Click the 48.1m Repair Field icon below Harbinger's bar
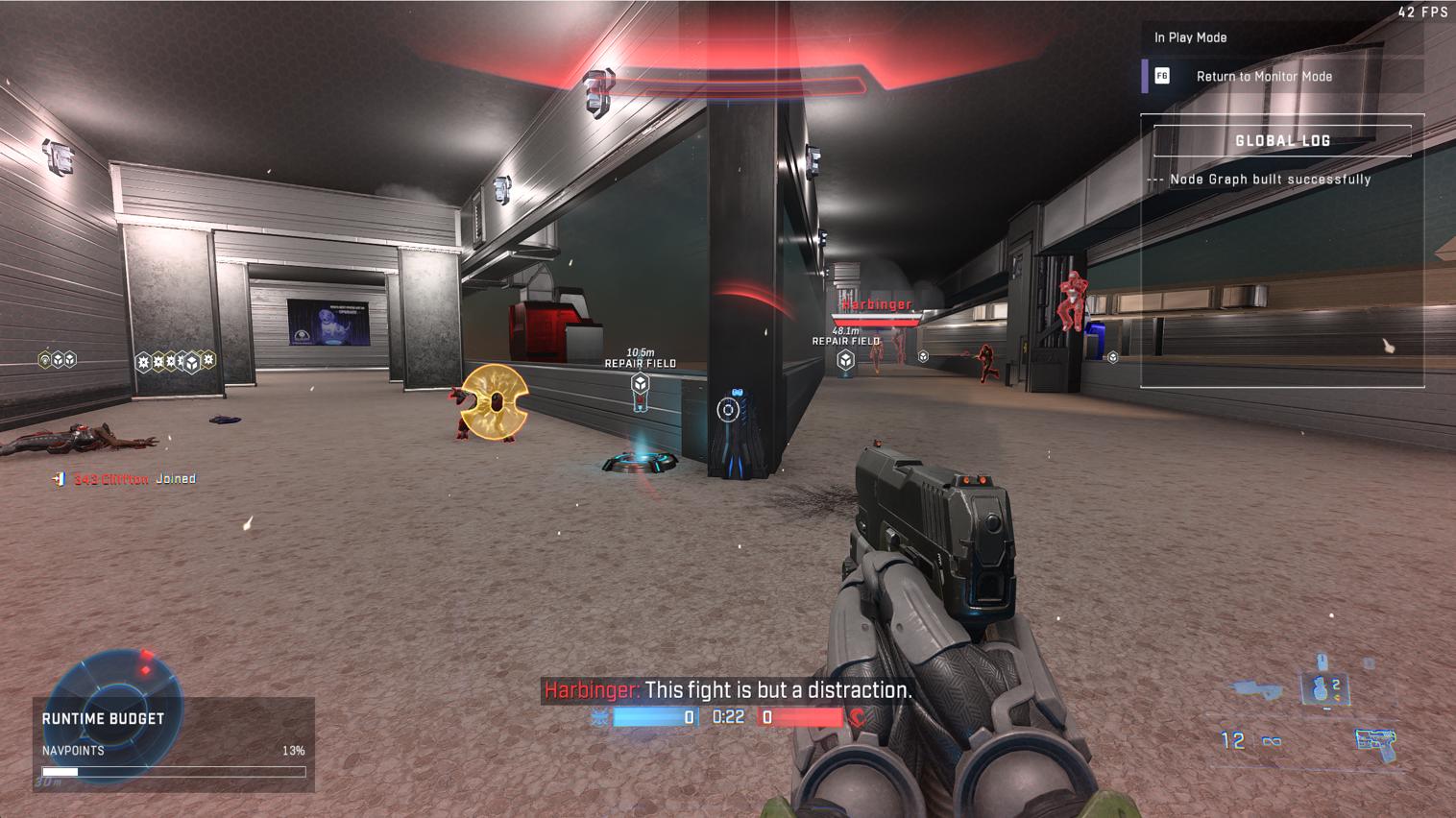 (846, 360)
